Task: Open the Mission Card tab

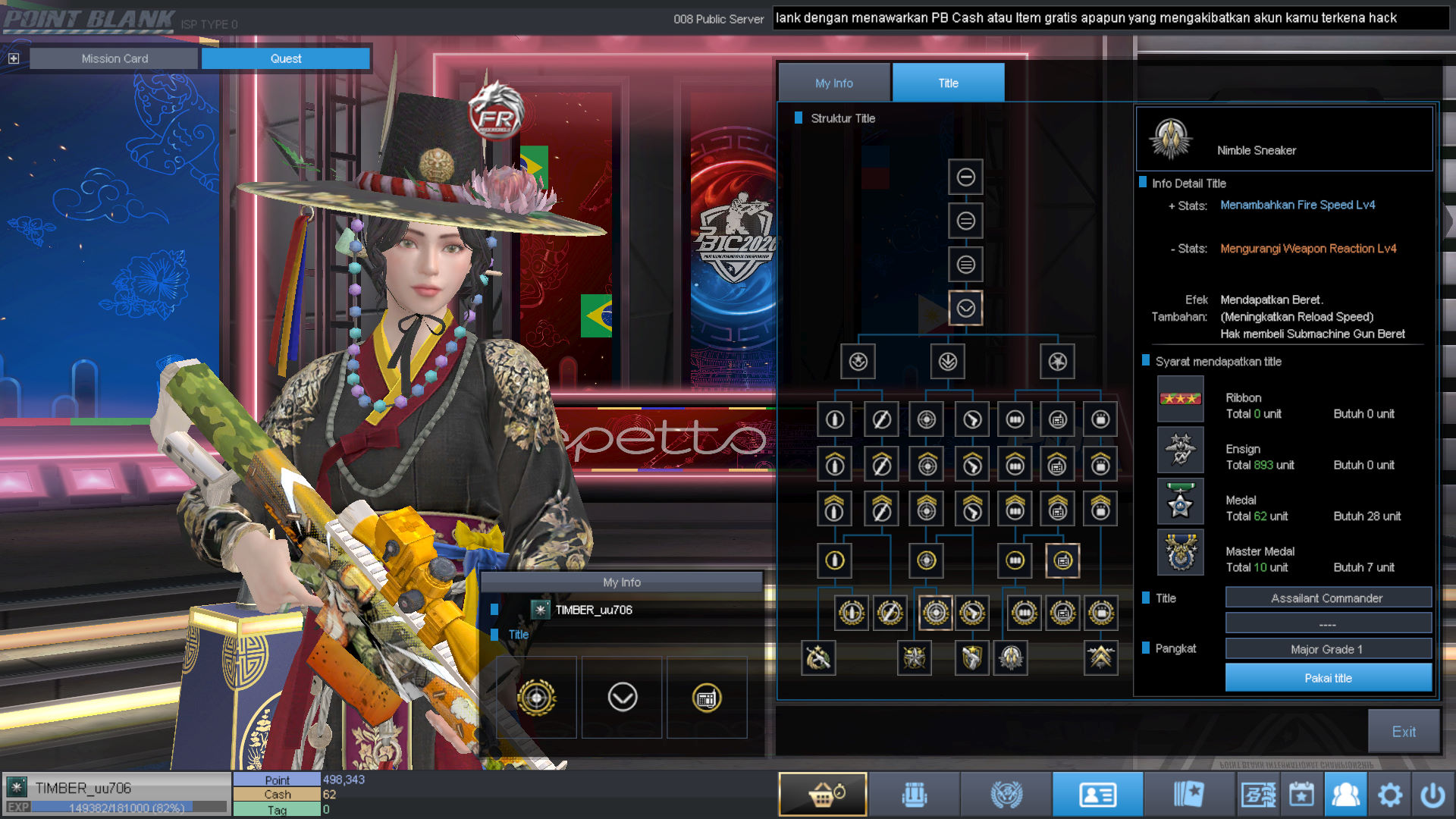Action: pos(115,58)
